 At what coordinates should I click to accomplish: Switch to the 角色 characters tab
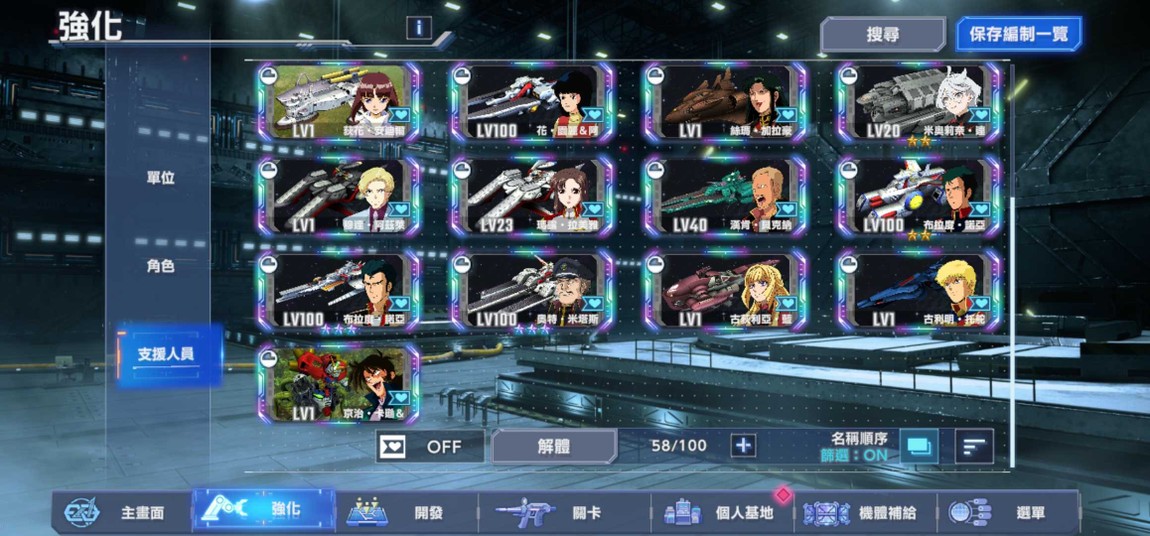(161, 266)
